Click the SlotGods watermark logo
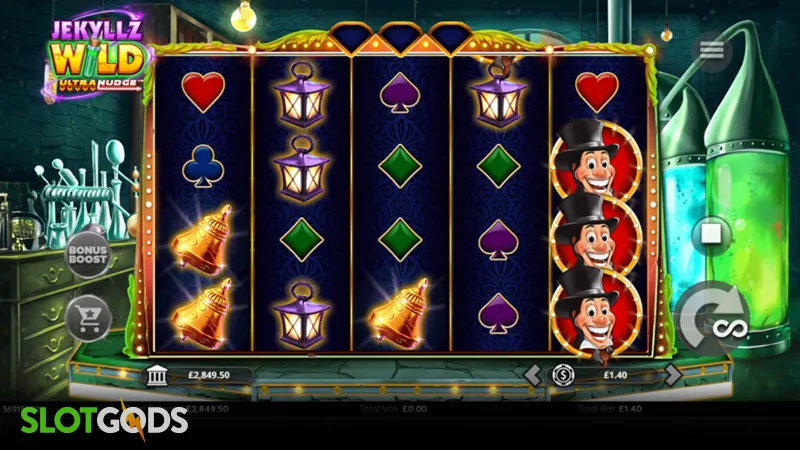This screenshot has height=450, width=800. point(93,418)
